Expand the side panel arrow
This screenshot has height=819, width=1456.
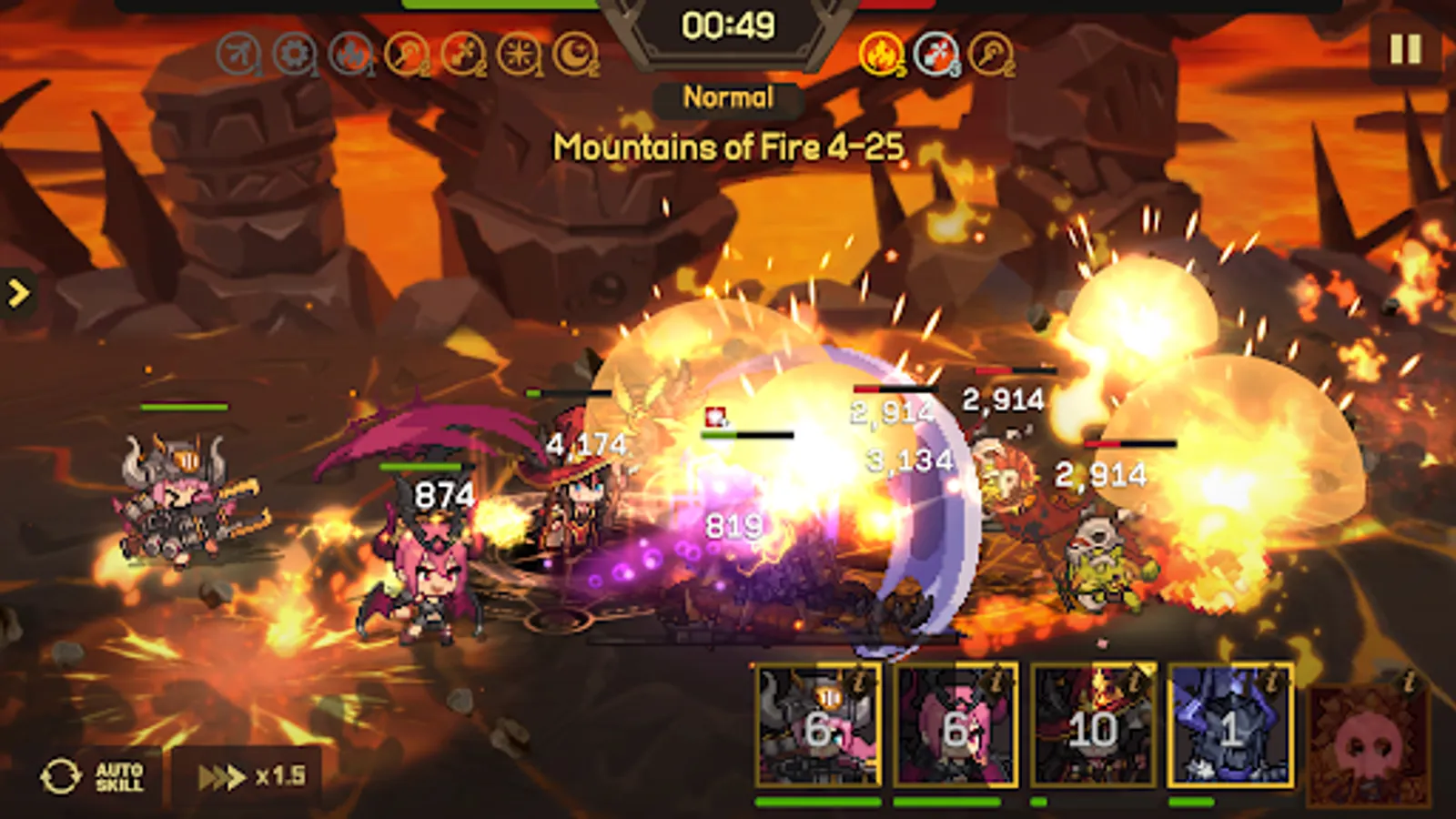coord(18,293)
